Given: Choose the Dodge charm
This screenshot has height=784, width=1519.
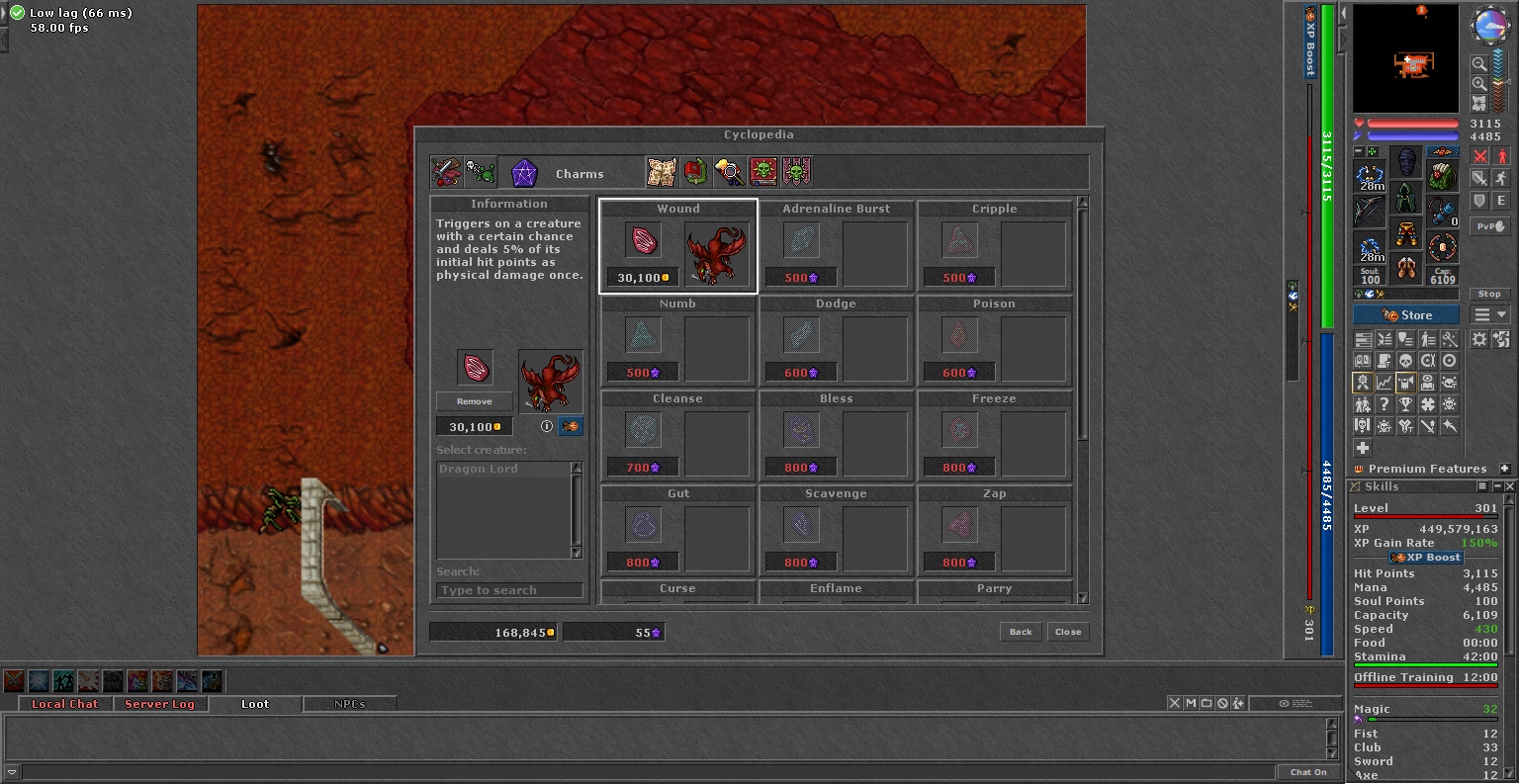Looking at the screenshot, I should (837, 341).
